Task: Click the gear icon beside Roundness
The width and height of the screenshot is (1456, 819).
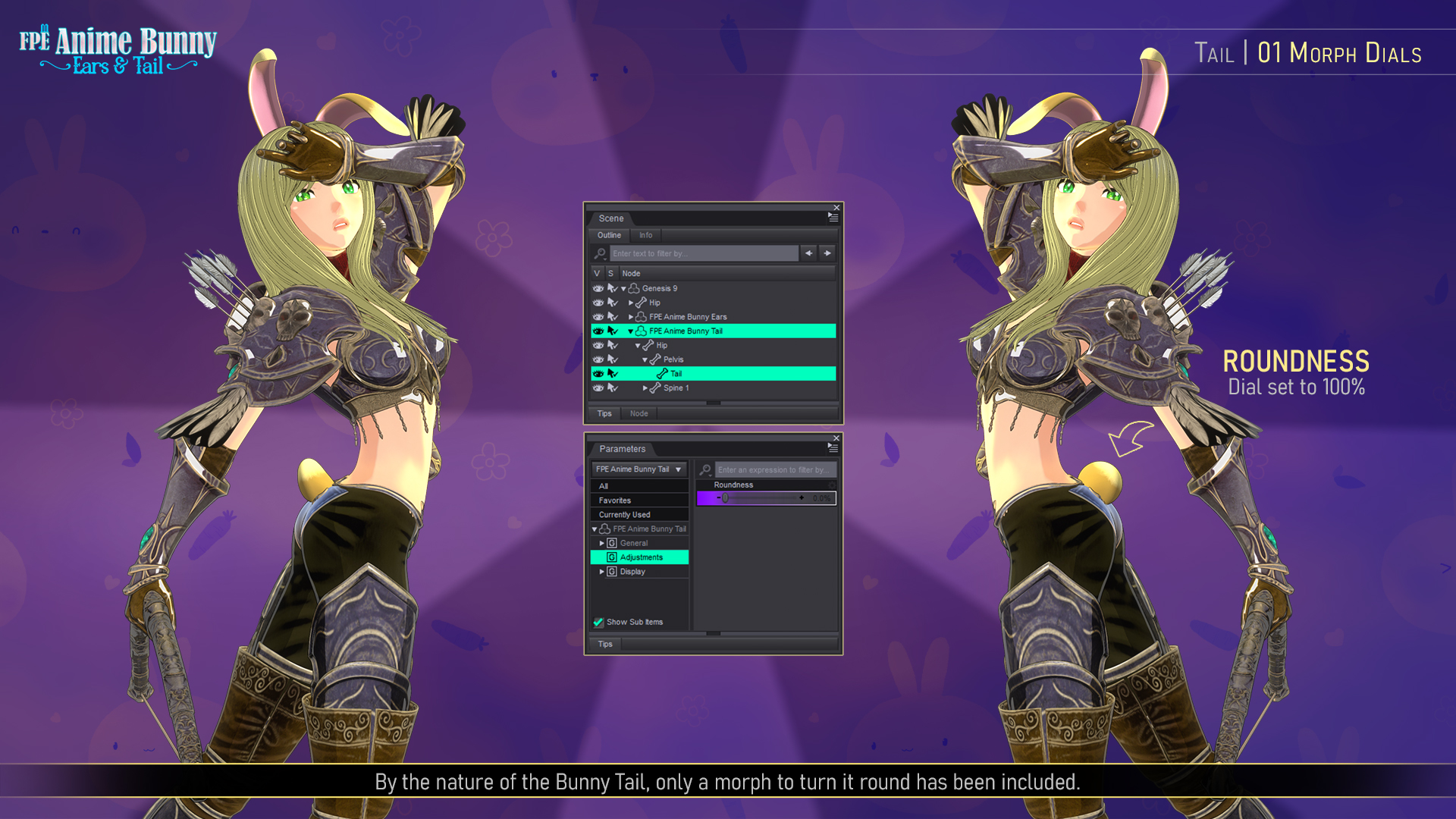Action: coord(832,485)
